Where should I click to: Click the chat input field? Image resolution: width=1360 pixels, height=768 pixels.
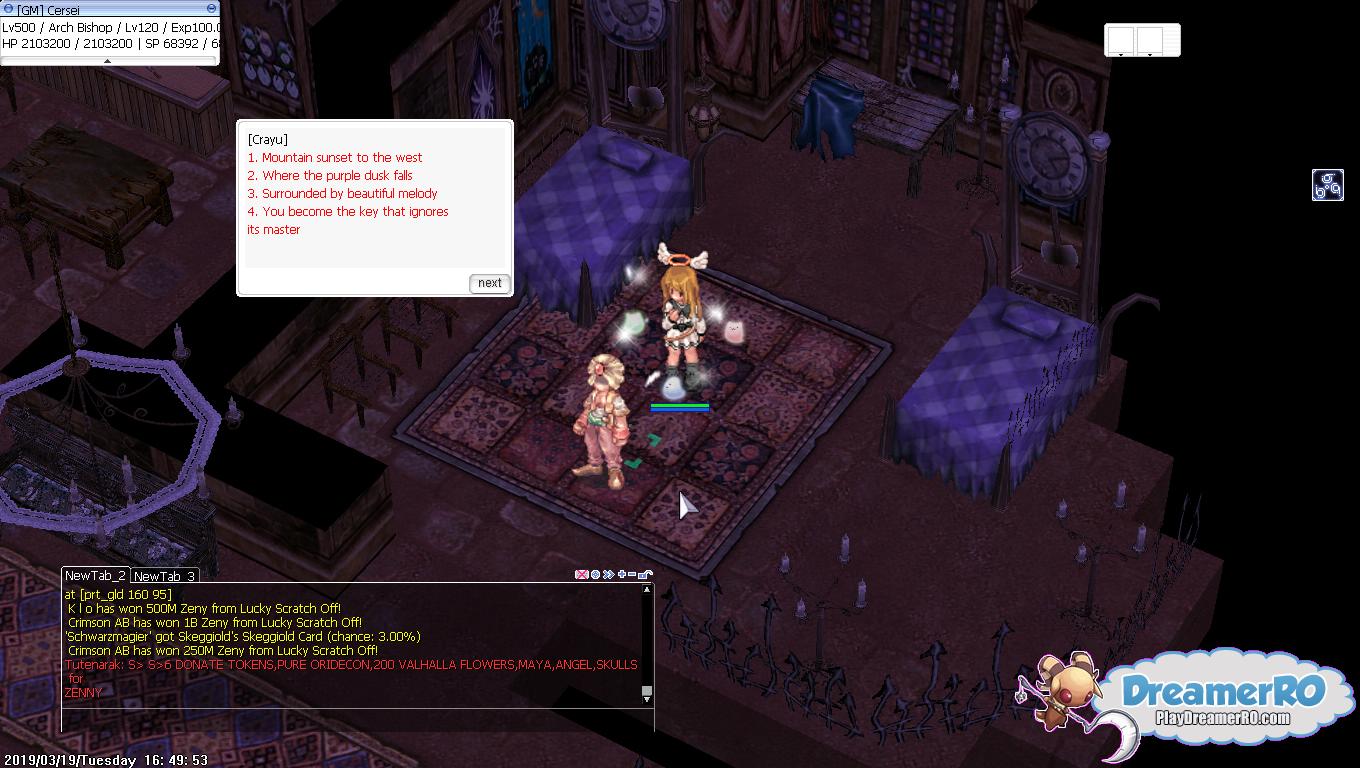point(350,719)
